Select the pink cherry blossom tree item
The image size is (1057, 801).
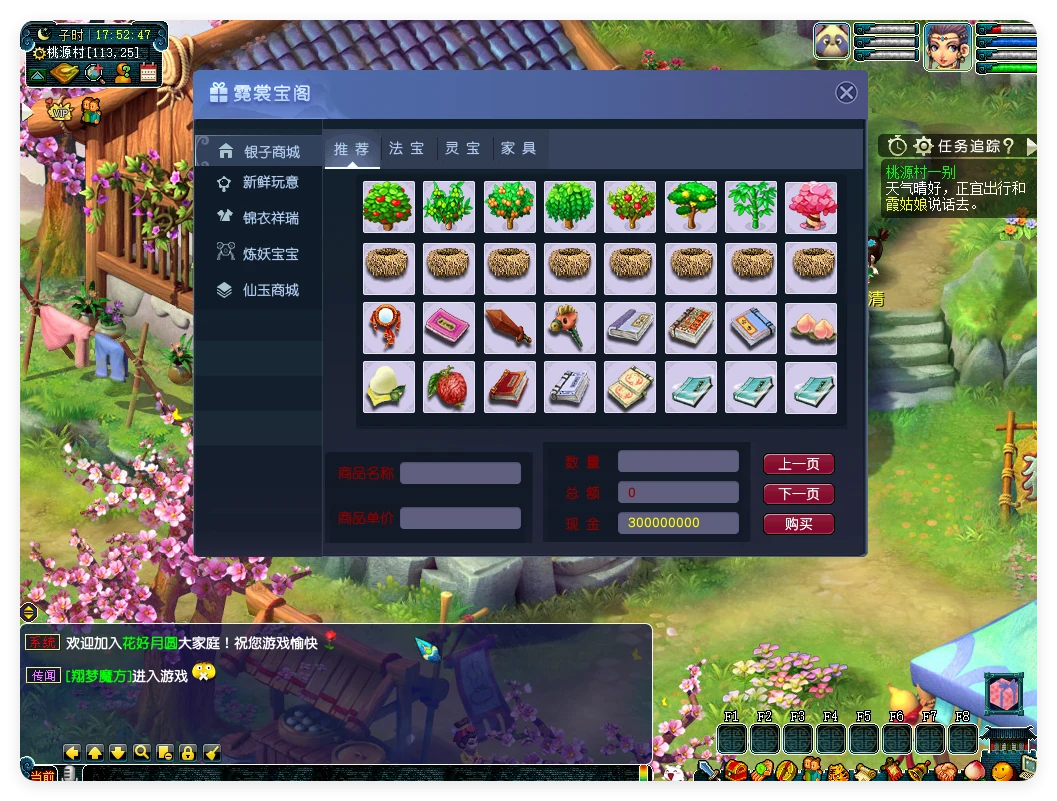tap(811, 207)
